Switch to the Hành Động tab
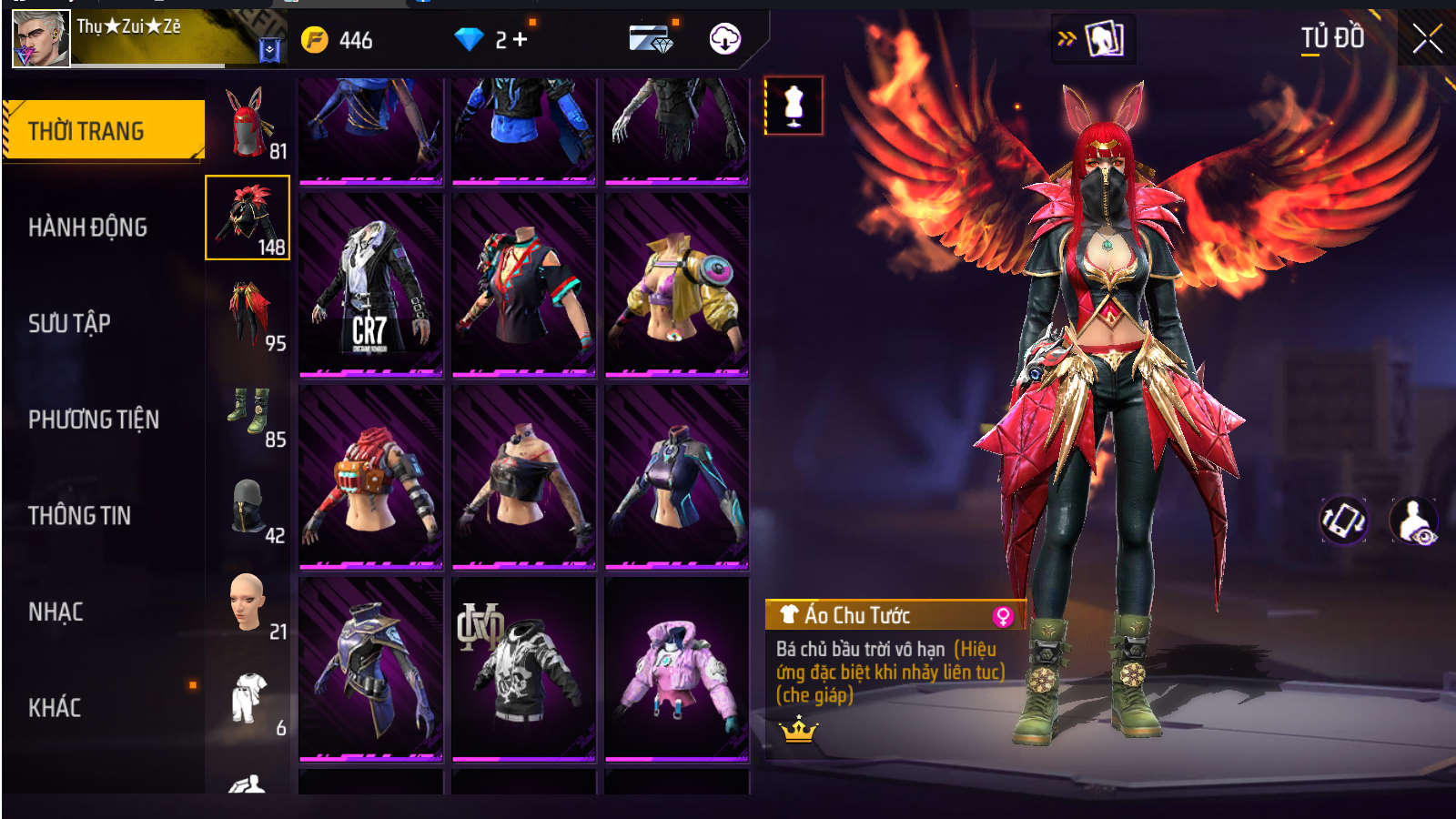The image size is (1456, 819). (87, 227)
